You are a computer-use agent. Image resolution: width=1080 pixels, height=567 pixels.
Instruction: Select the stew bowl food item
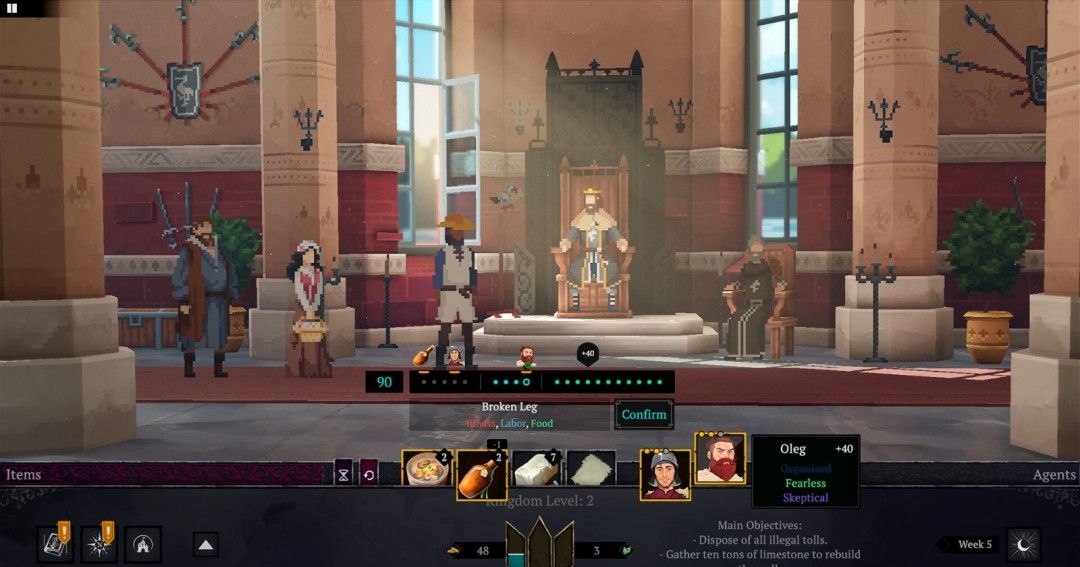tap(427, 470)
